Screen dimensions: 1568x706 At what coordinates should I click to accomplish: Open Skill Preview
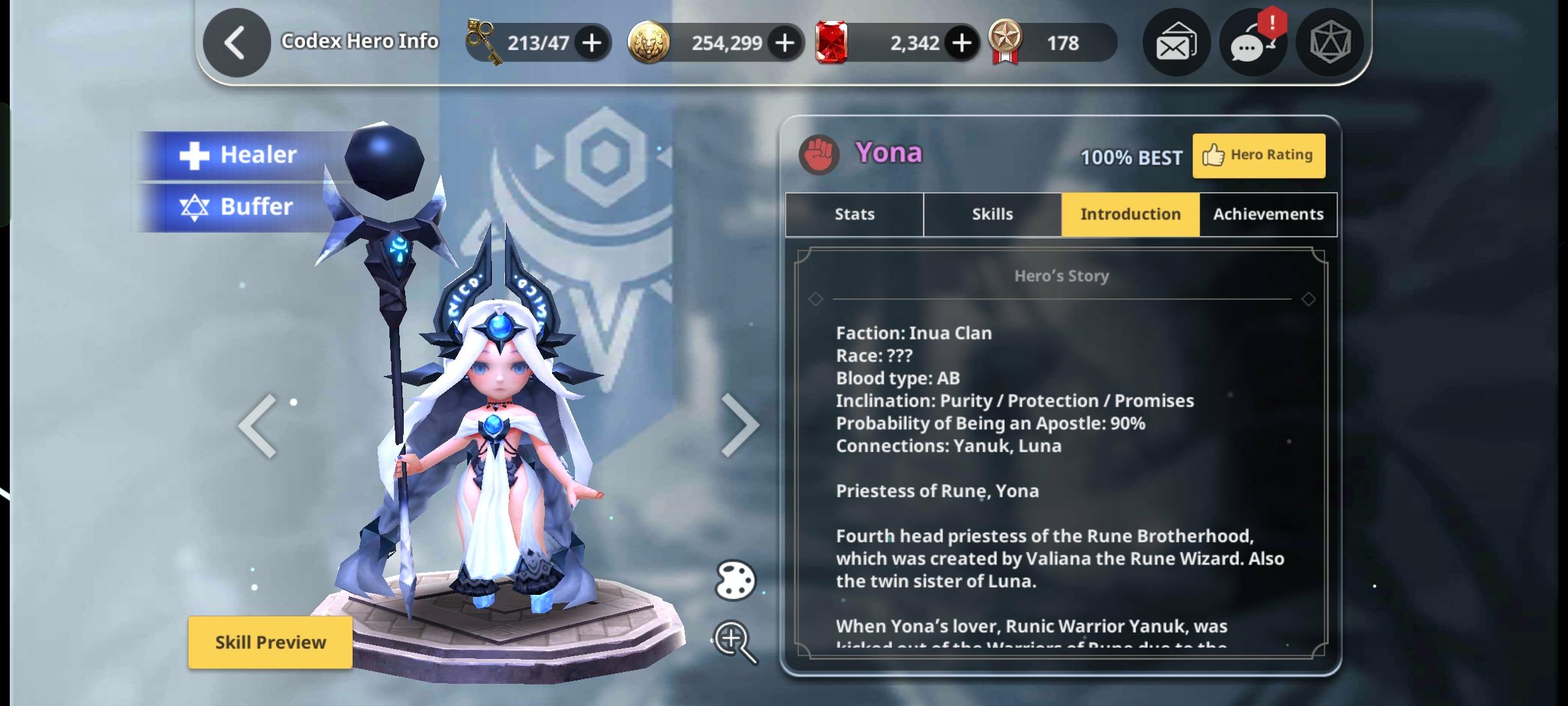pos(270,643)
